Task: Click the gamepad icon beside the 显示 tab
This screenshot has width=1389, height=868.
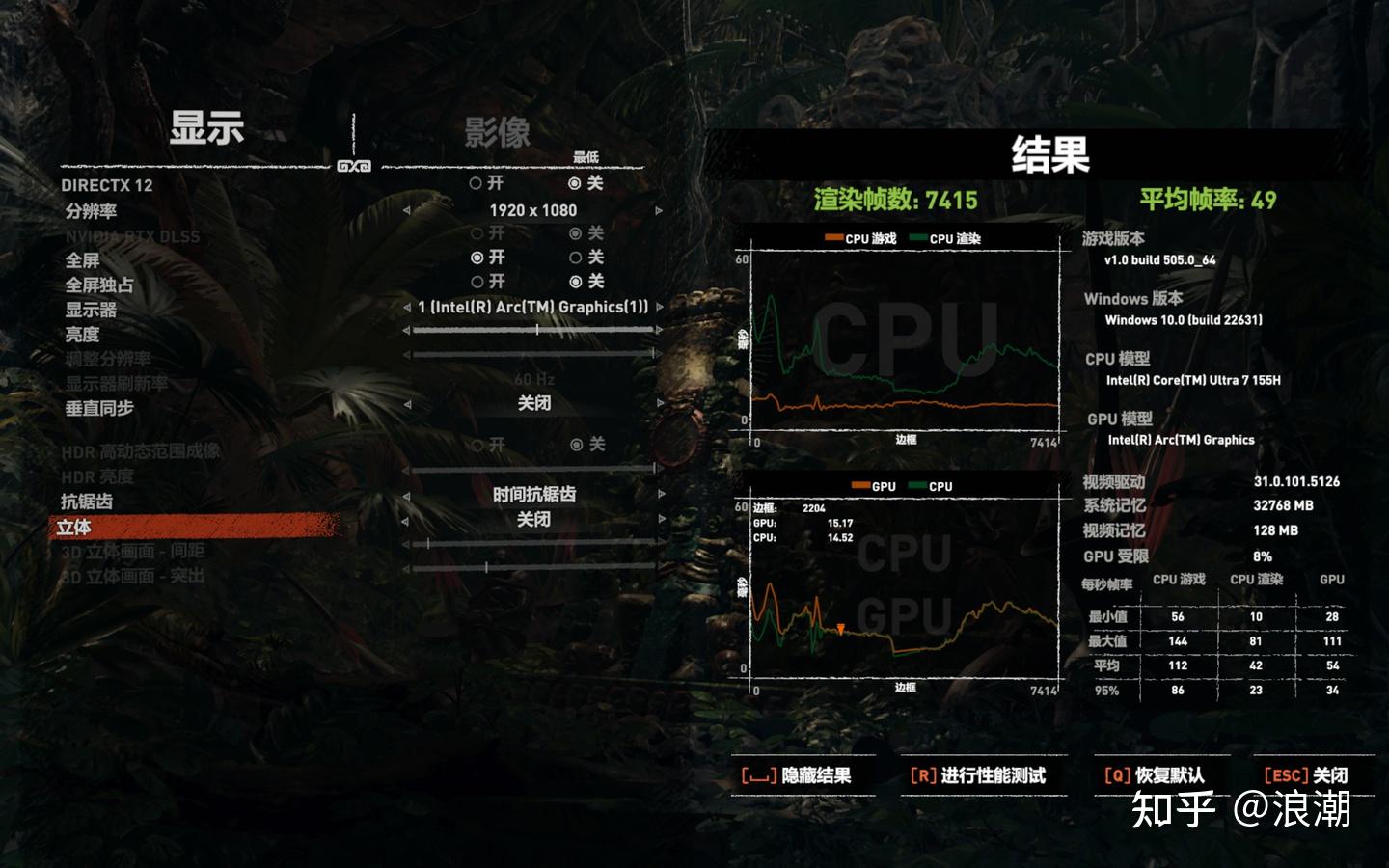Action: click(x=357, y=166)
